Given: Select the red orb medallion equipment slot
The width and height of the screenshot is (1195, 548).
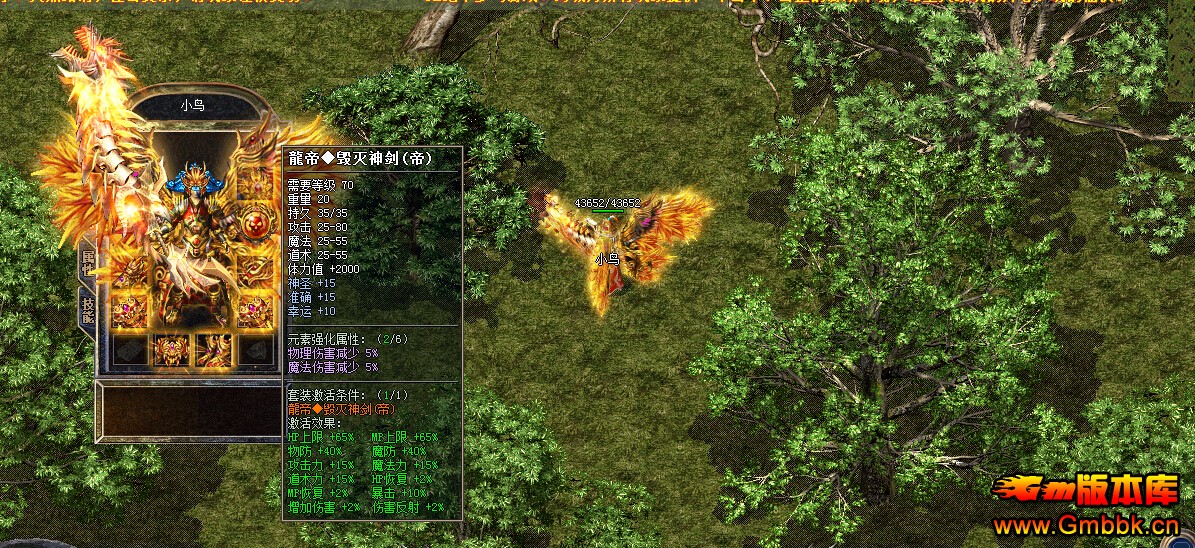Looking at the screenshot, I should click(x=255, y=222).
